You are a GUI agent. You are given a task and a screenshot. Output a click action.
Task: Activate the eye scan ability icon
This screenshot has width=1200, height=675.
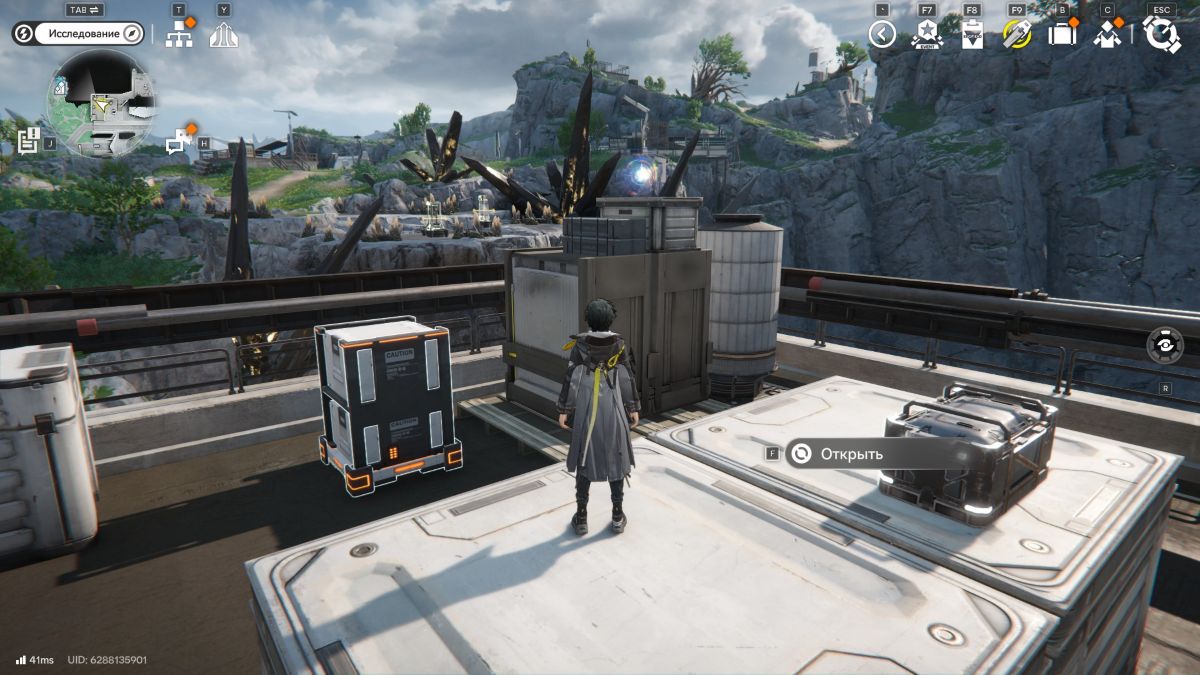(x=1165, y=345)
